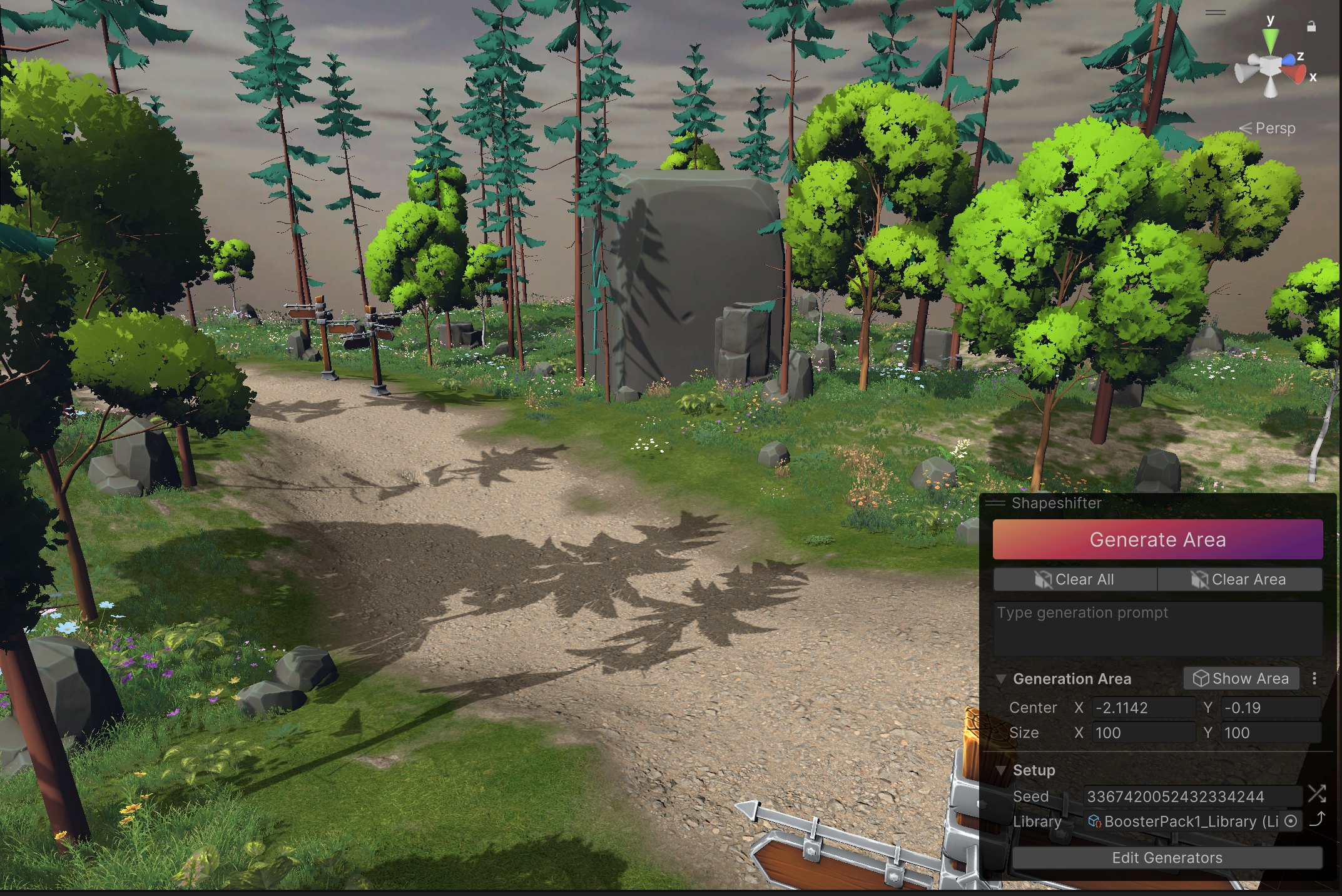Randomize the seed with the shuffle icon
The width and height of the screenshot is (1342, 896).
click(1316, 795)
